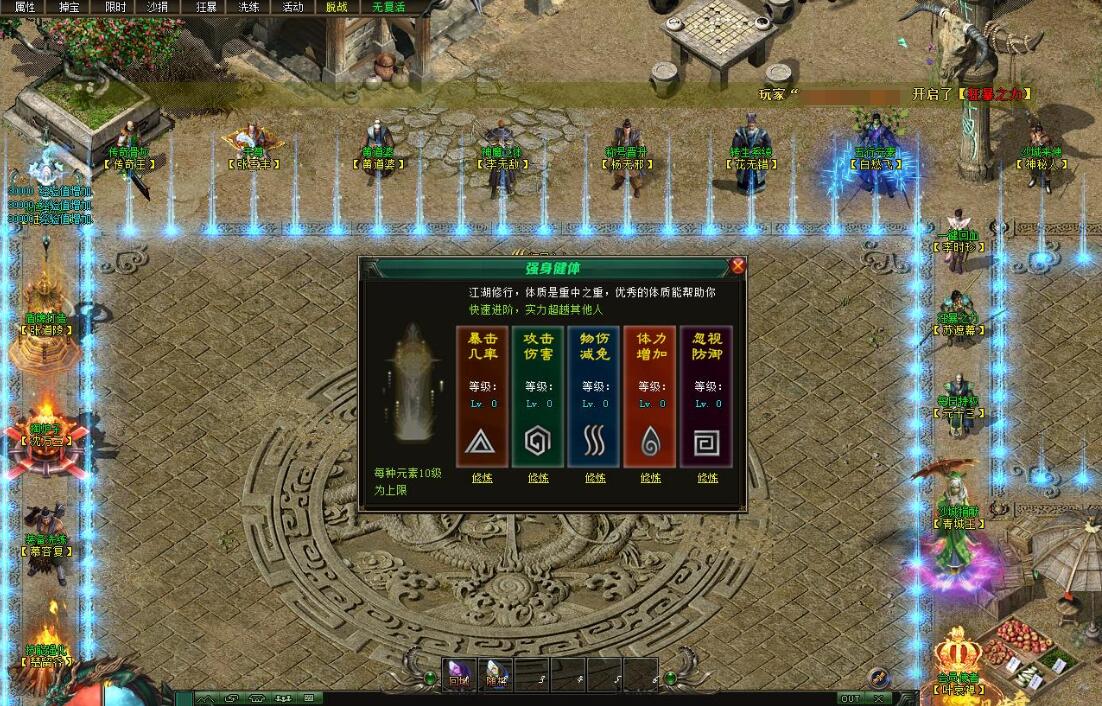This screenshot has height=706, width=1102.
Task: Open the 沙捐 menu
Action: 157,7
